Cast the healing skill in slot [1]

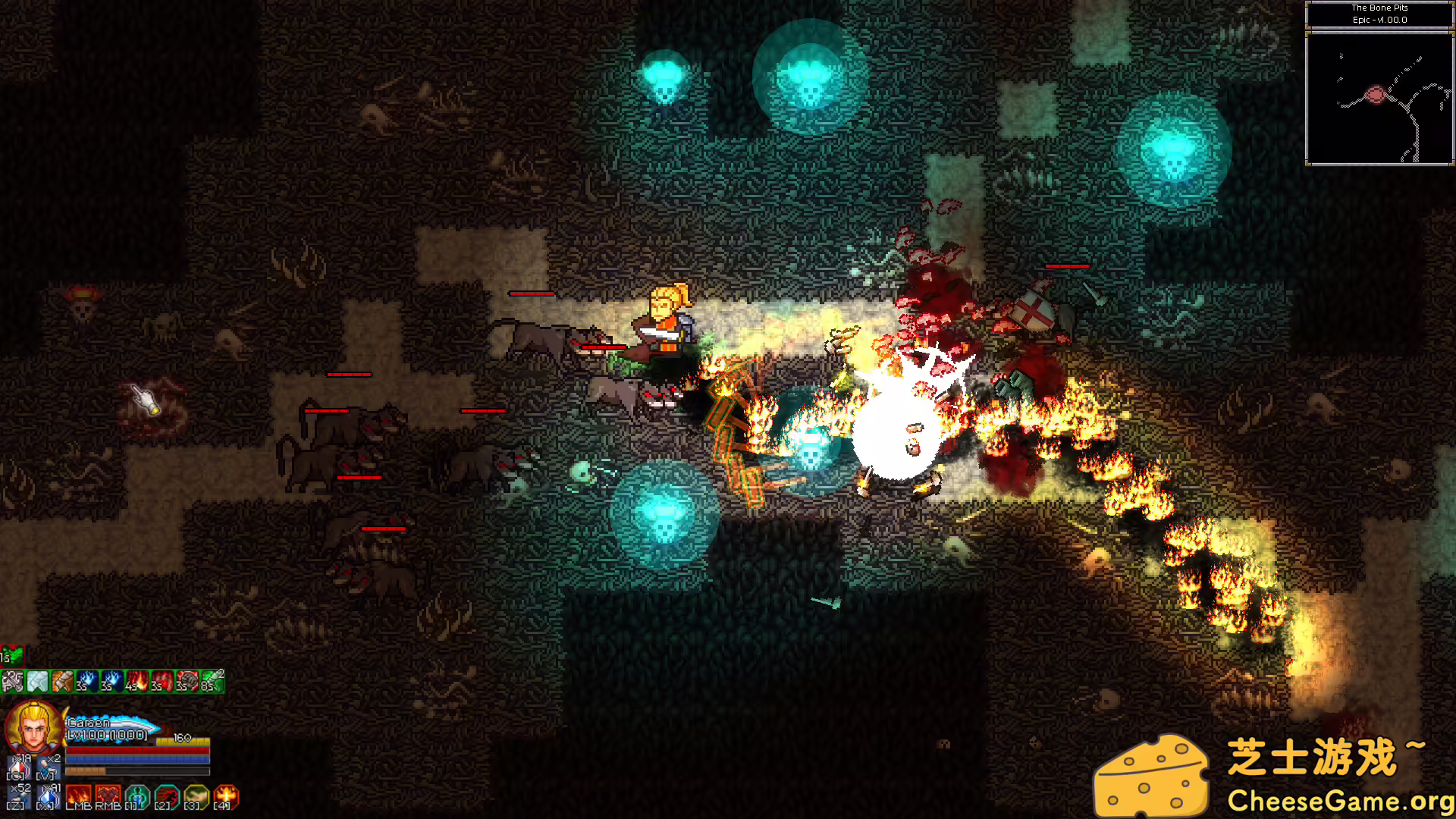[137, 795]
